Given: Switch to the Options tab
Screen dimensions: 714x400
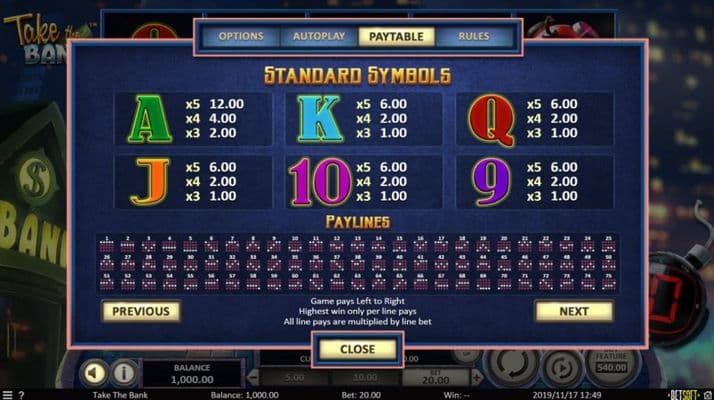Looking at the screenshot, I should [241, 37].
